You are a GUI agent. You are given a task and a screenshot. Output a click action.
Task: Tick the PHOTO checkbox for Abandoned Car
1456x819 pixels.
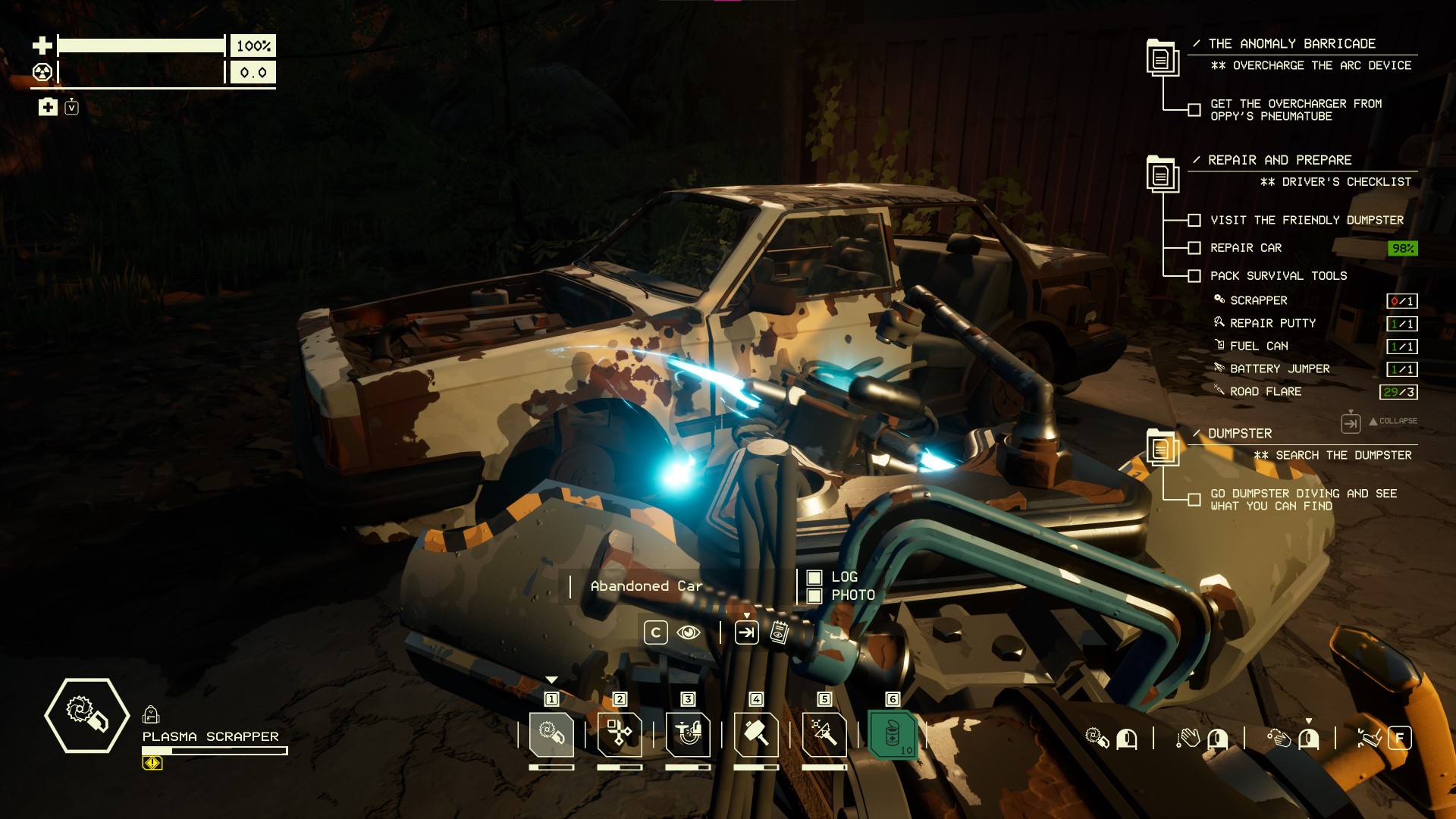tap(814, 596)
